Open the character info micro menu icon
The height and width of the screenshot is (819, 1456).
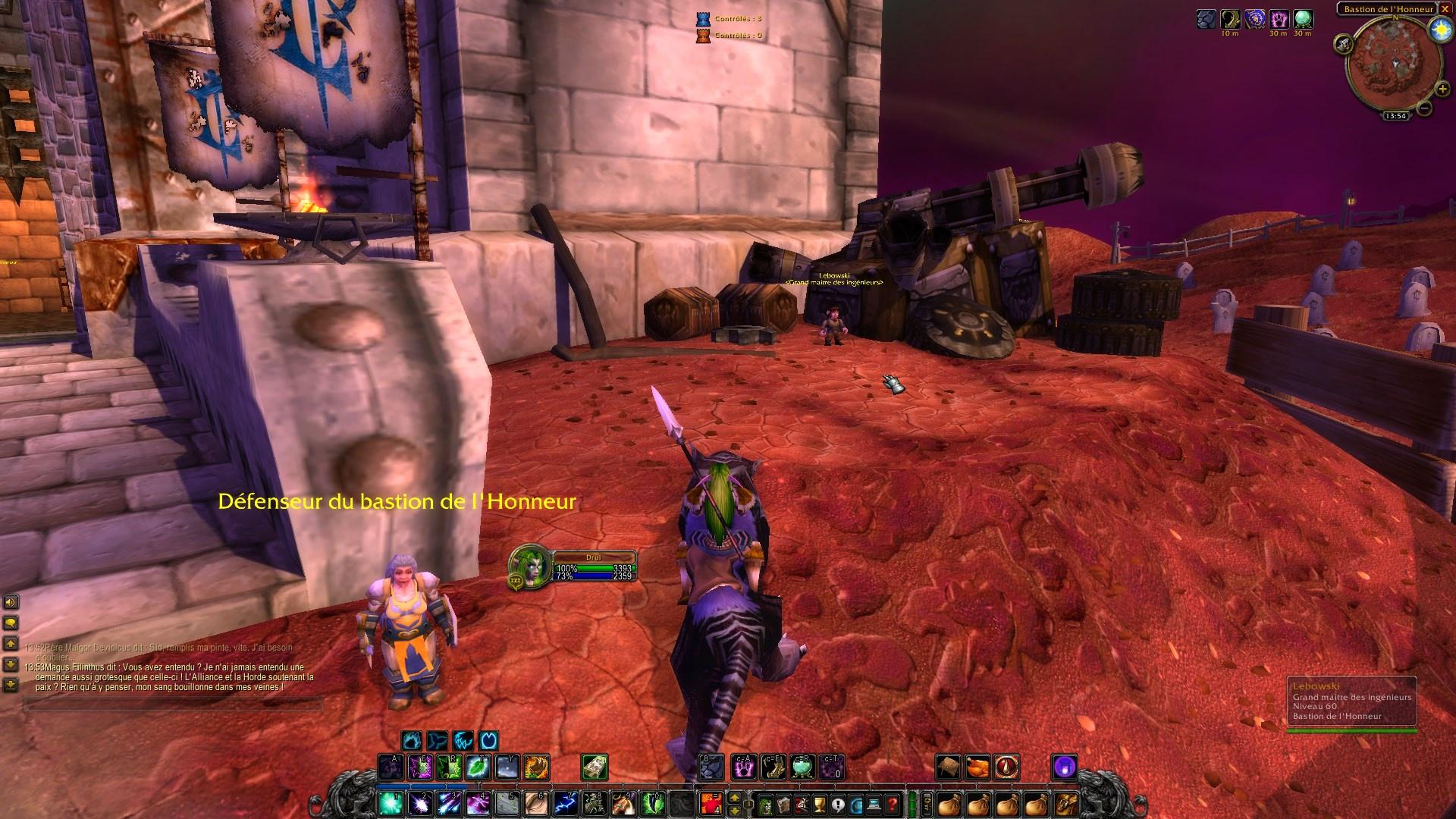[x=764, y=803]
